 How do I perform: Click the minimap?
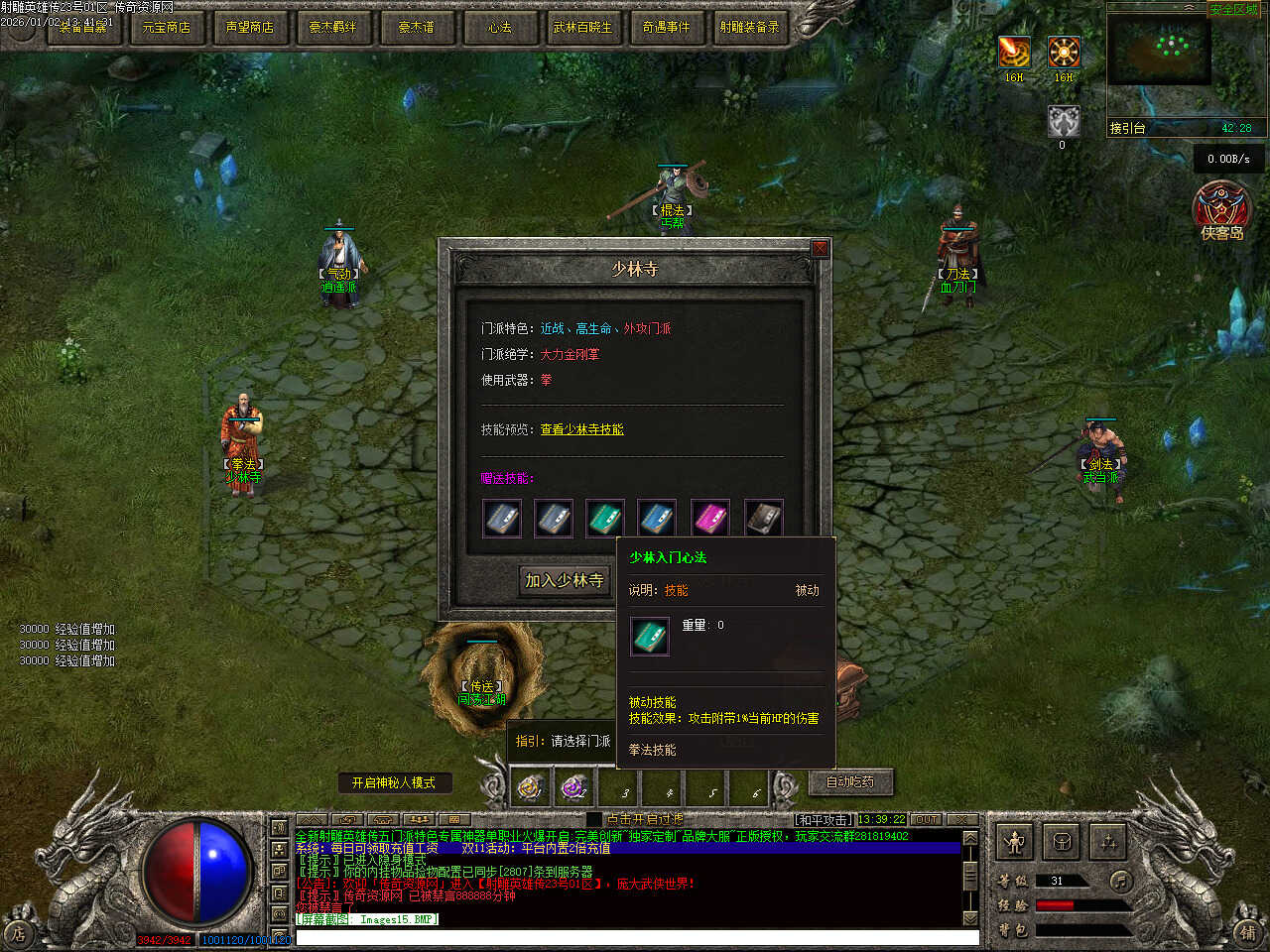pos(1159,50)
